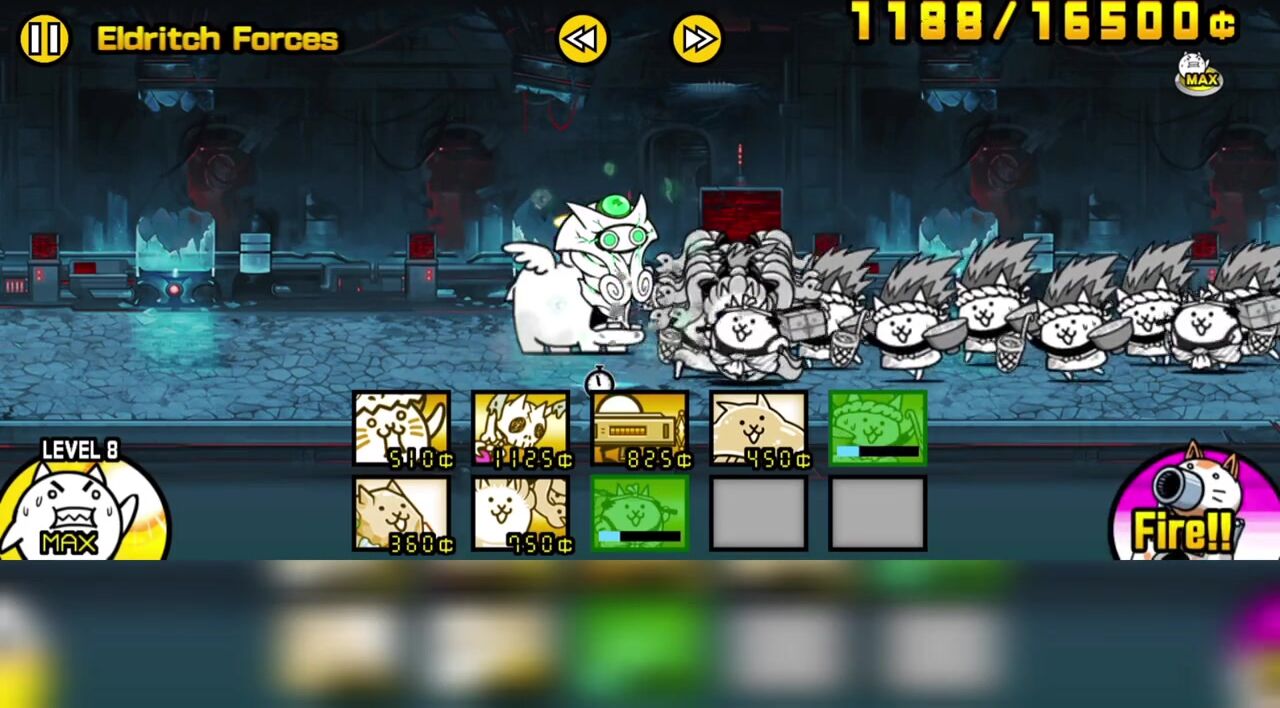The height and width of the screenshot is (708, 1280).
Task: Activate the fast-forward button
Action: click(x=697, y=39)
